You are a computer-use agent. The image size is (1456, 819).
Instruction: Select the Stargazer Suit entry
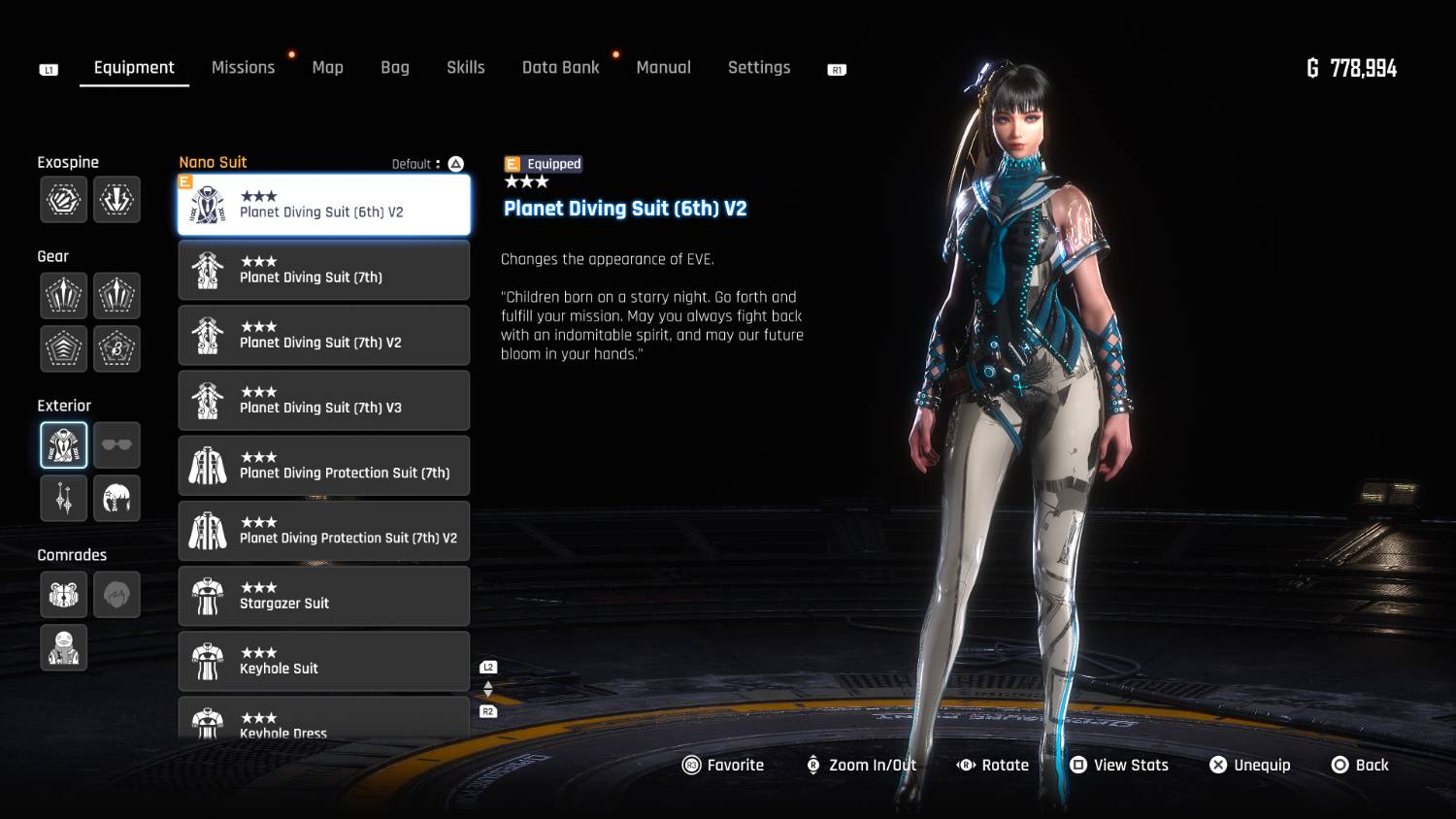pos(323,596)
